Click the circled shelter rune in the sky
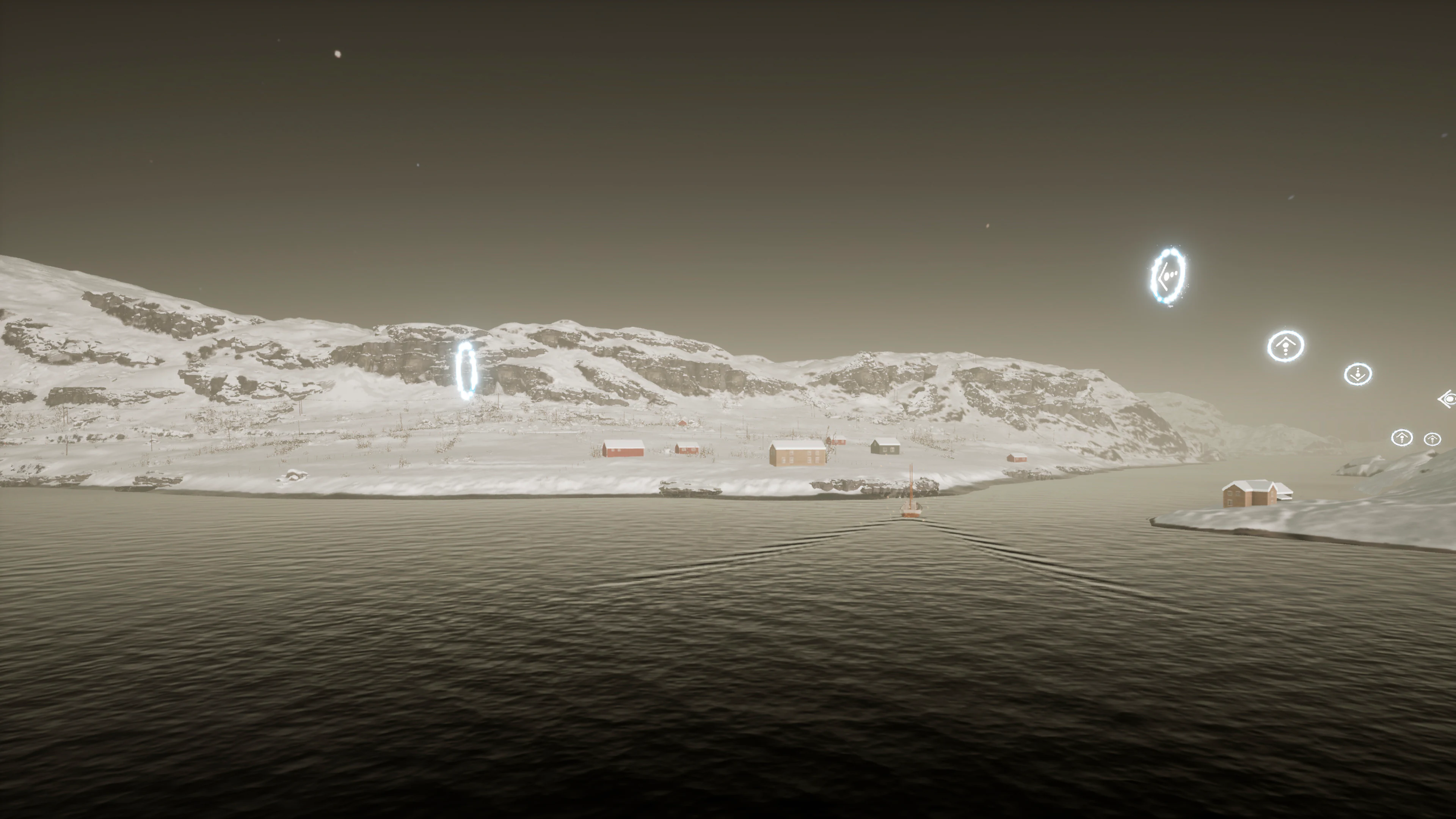The image size is (1456, 819). [1286, 347]
